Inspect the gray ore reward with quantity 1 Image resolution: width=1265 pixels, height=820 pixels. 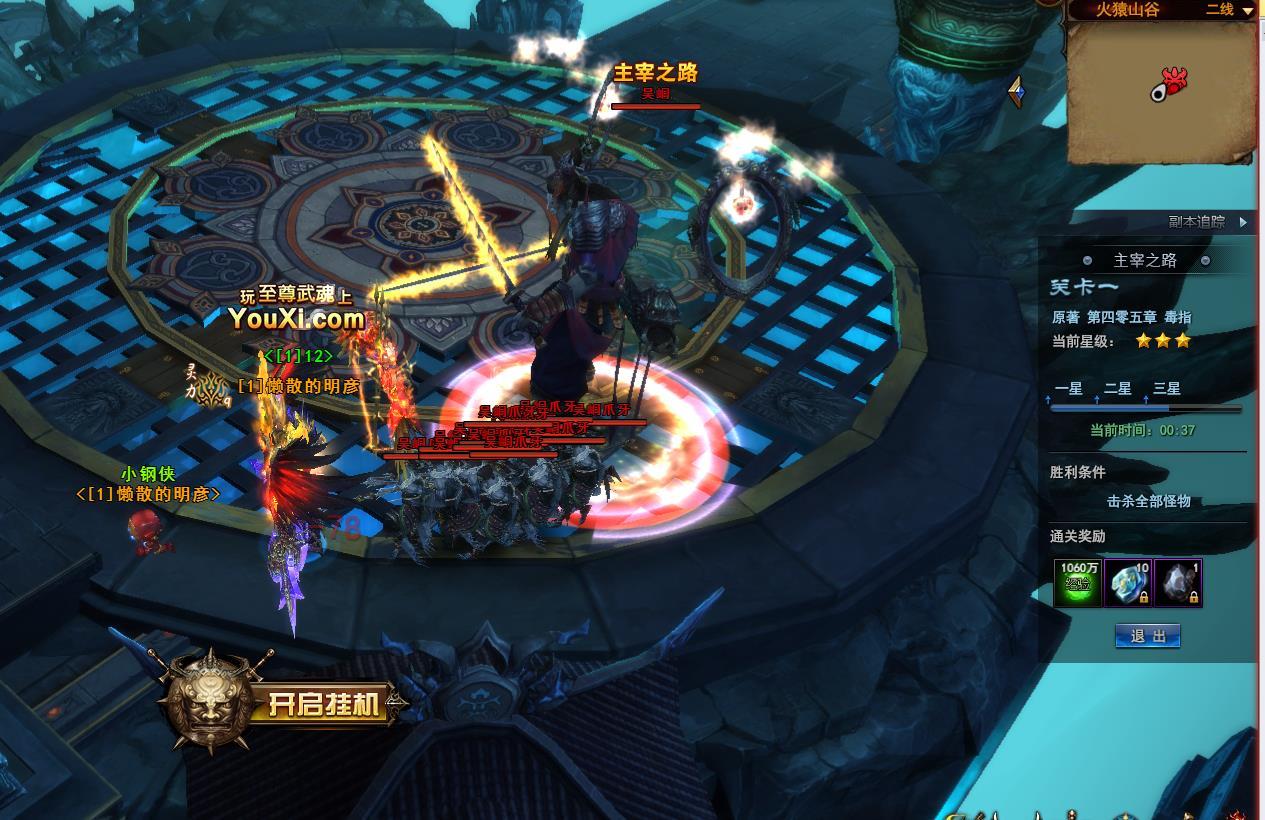tap(1178, 583)
